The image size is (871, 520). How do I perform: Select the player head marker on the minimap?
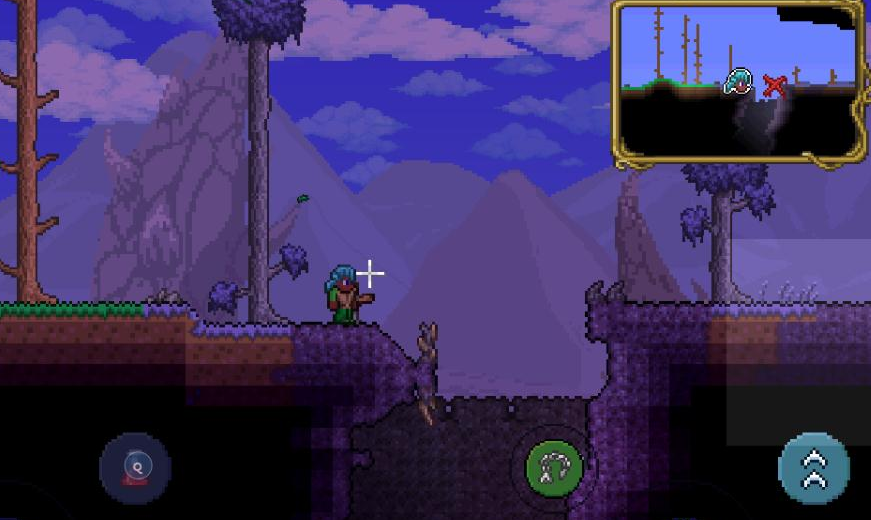point(738,81)
